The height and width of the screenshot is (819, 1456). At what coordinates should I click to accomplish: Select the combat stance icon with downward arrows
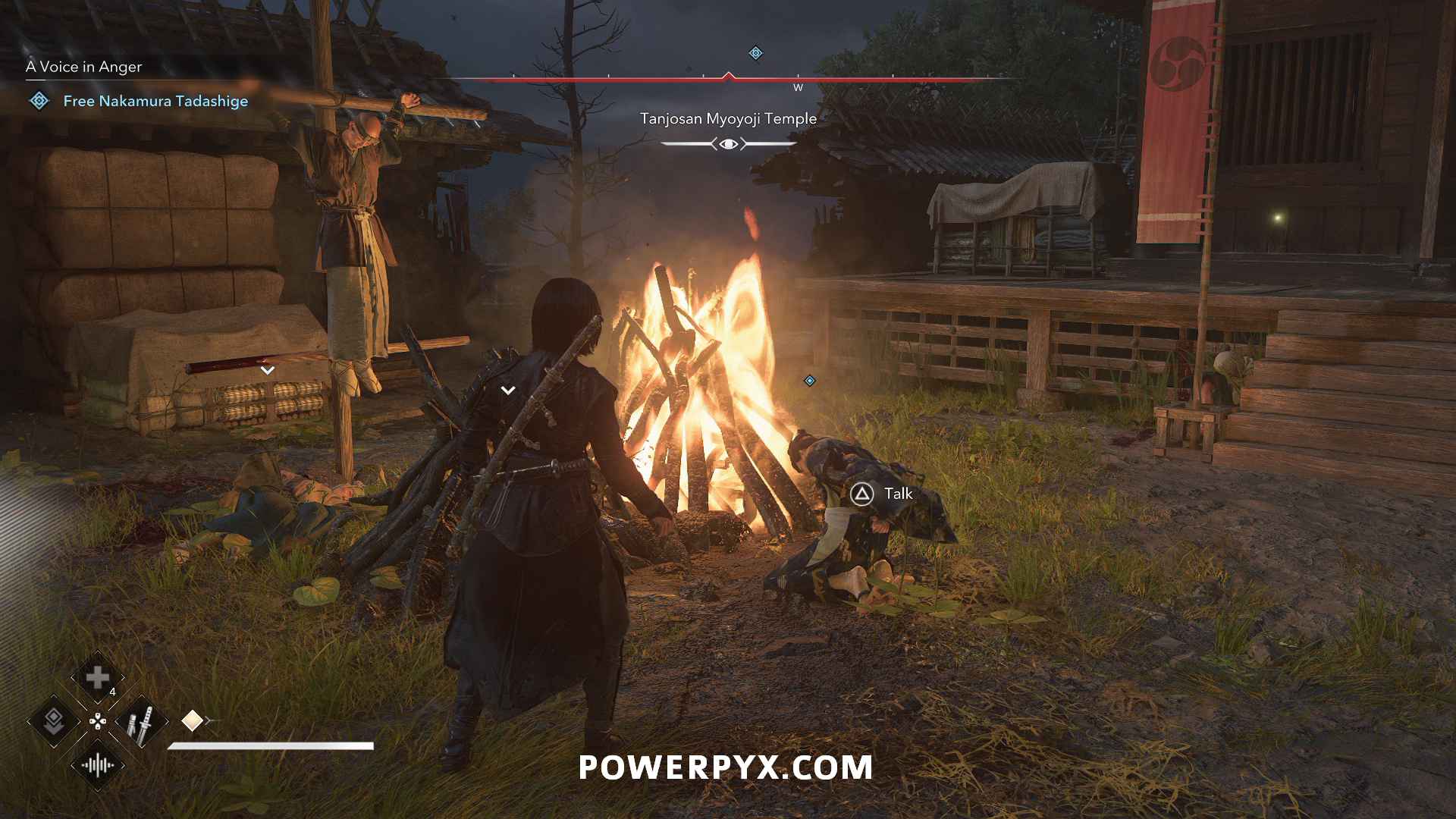54,721
